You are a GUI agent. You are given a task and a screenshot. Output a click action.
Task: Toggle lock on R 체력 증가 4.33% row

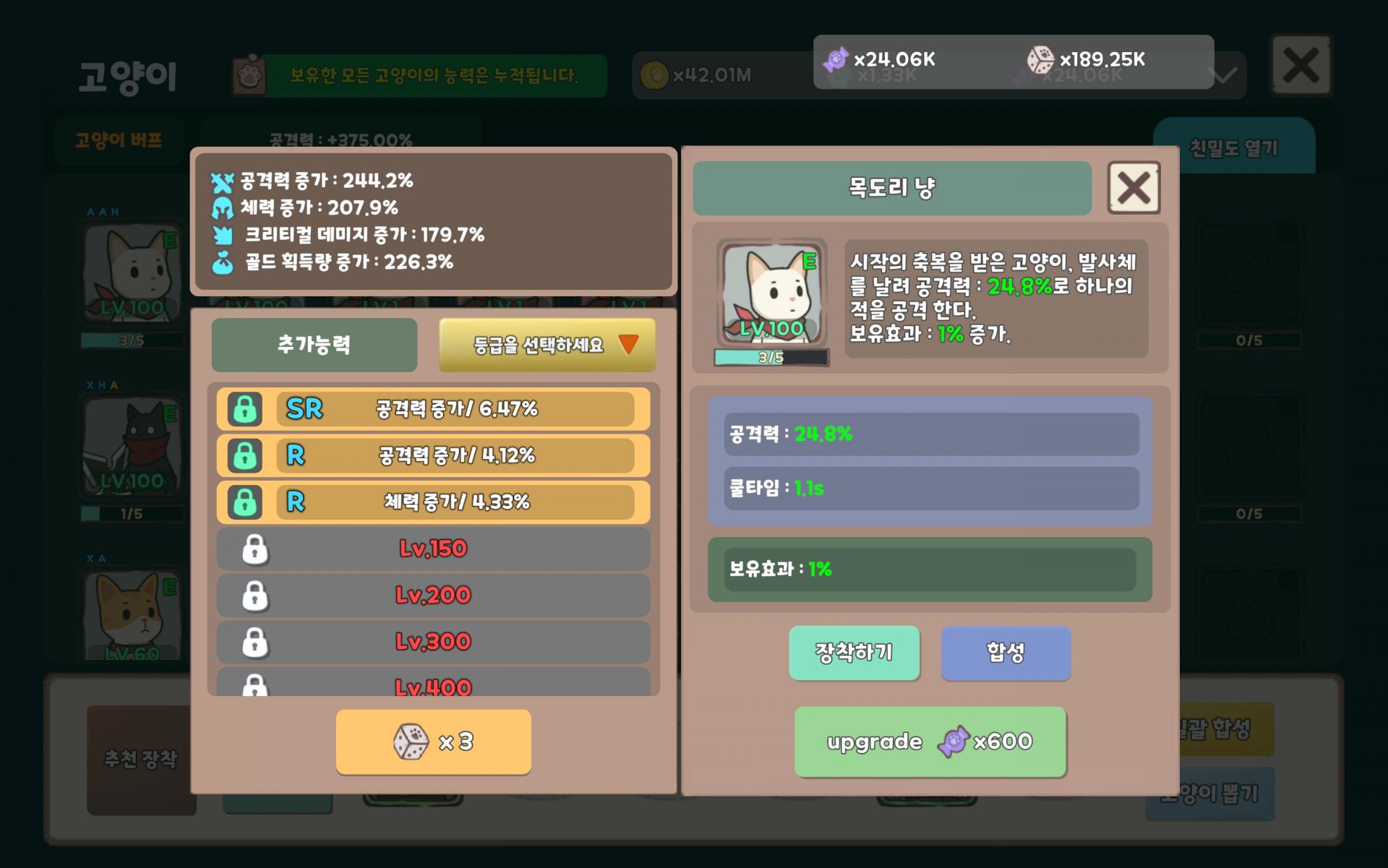click(x=245, y=502)
